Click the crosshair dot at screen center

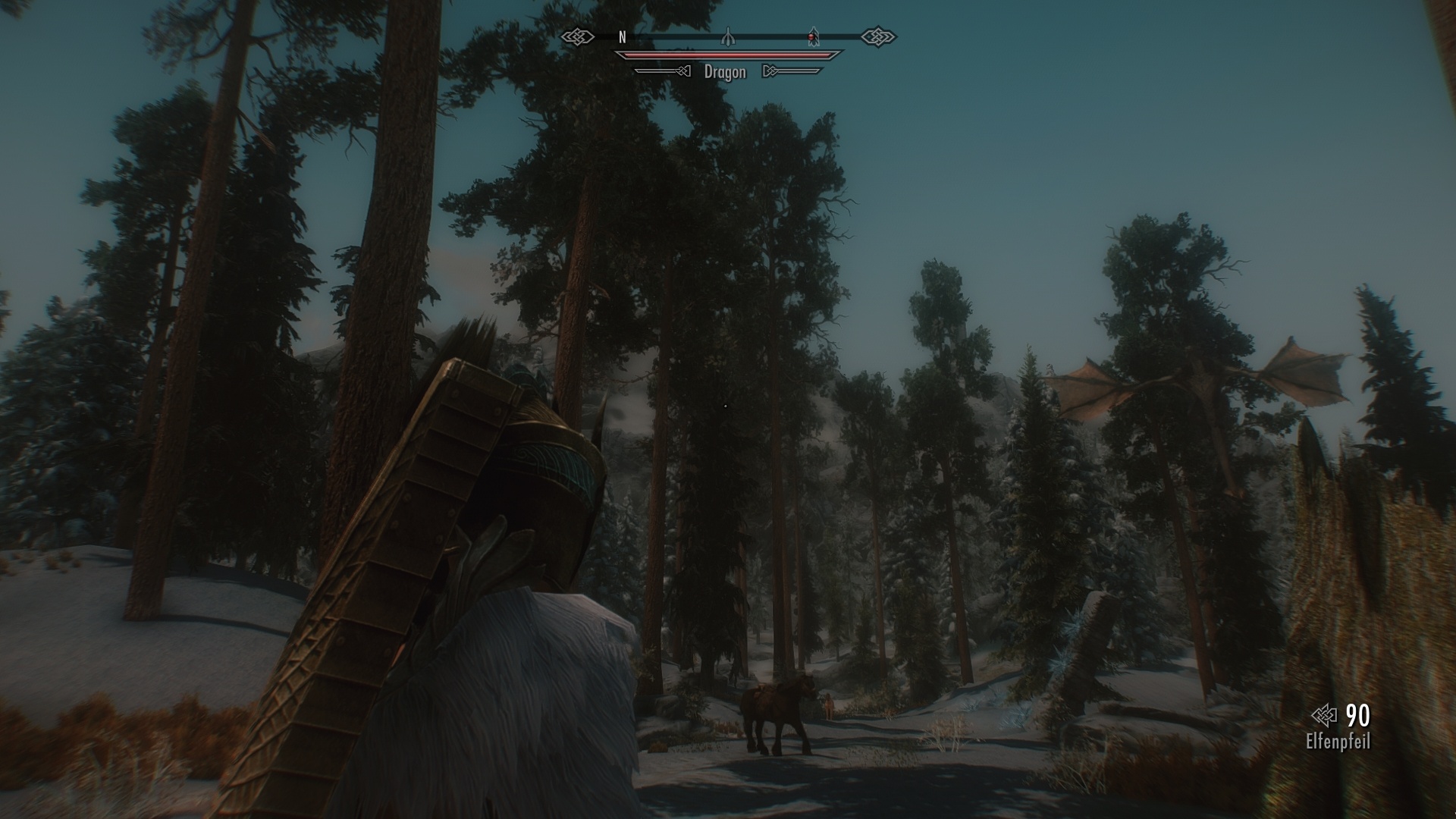point(726,404)
